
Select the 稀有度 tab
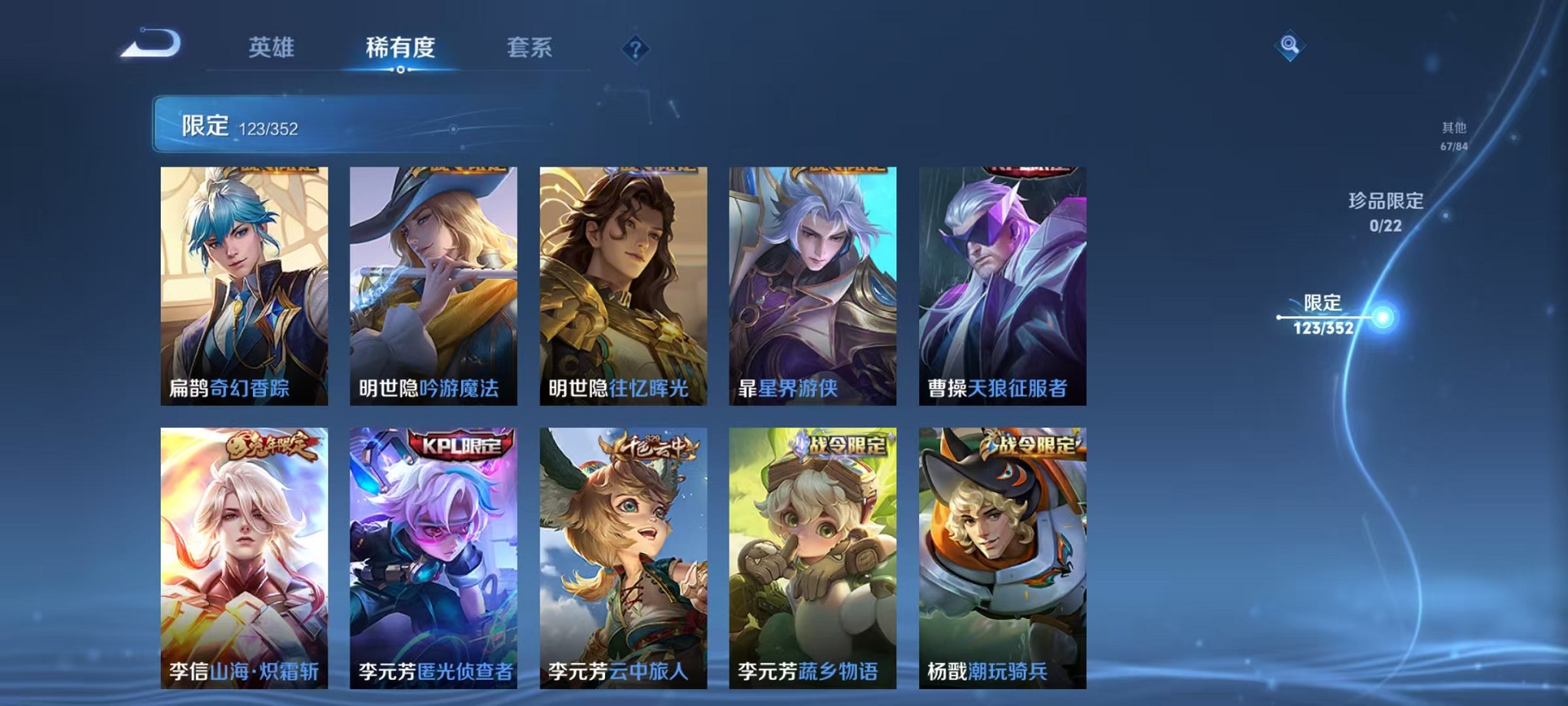tap(400, 48)
